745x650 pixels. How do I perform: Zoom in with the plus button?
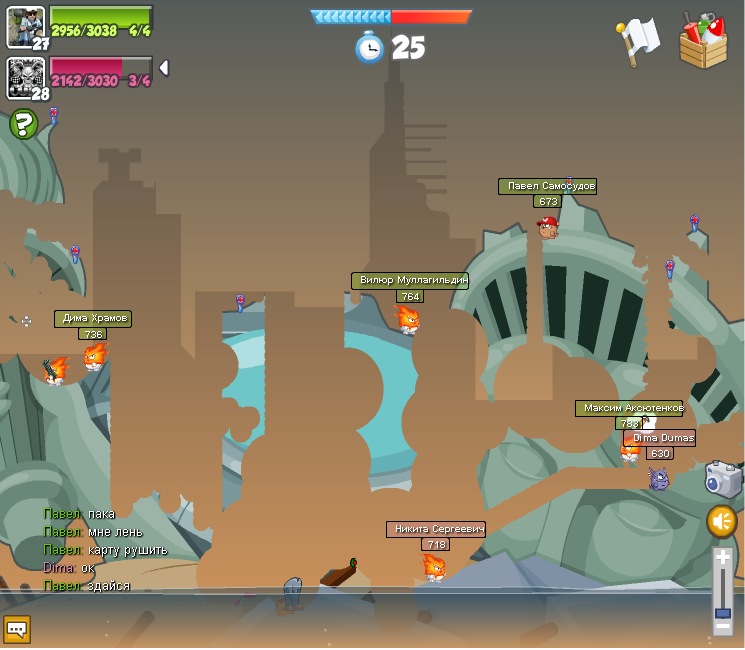[x=722, y=559]
